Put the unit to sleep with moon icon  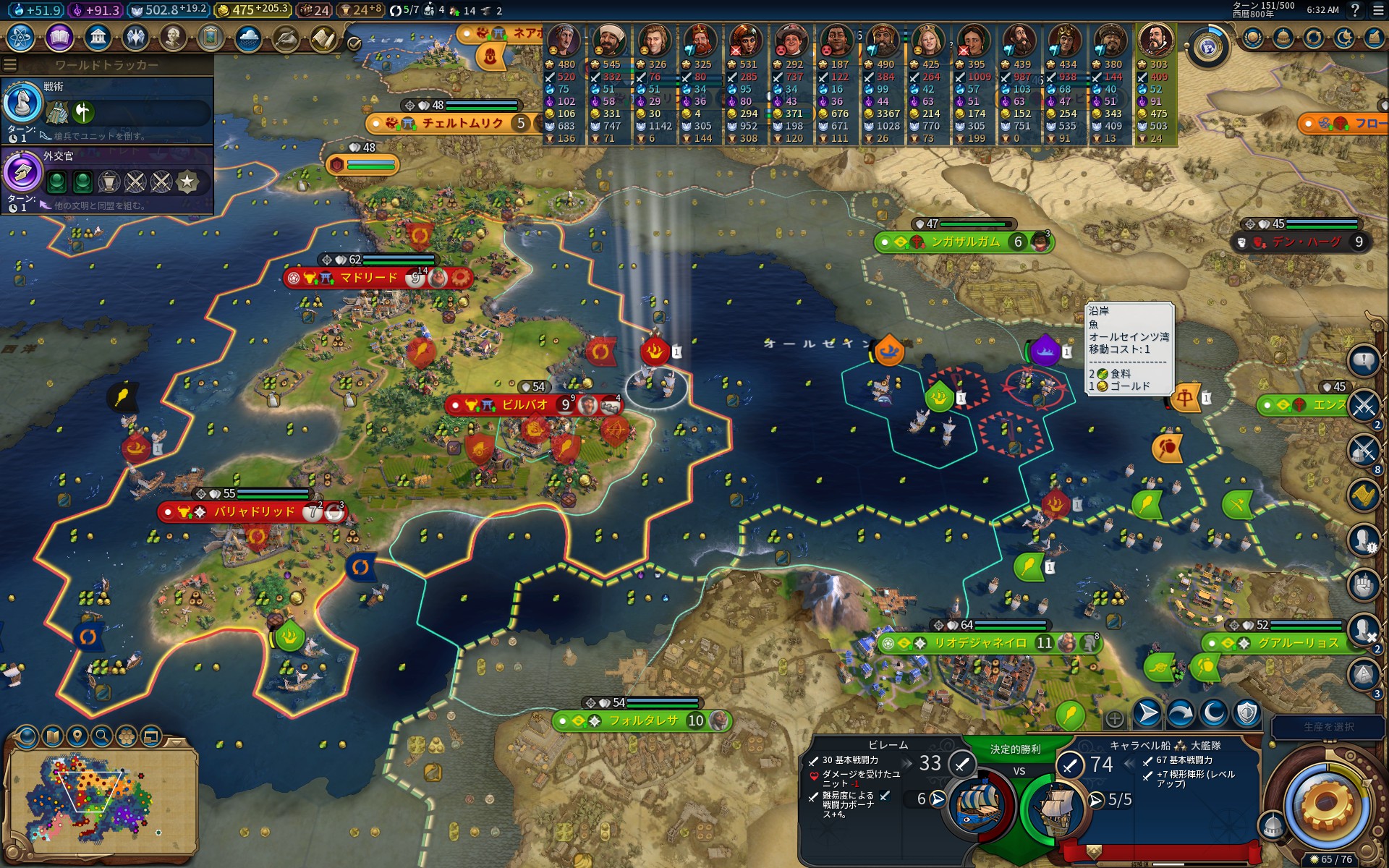tap(1214, 714)
